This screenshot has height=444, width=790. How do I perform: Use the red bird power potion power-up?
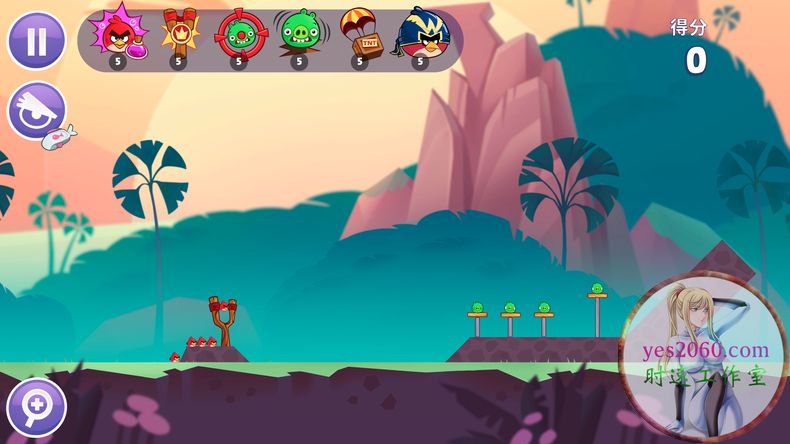[118, 34]
